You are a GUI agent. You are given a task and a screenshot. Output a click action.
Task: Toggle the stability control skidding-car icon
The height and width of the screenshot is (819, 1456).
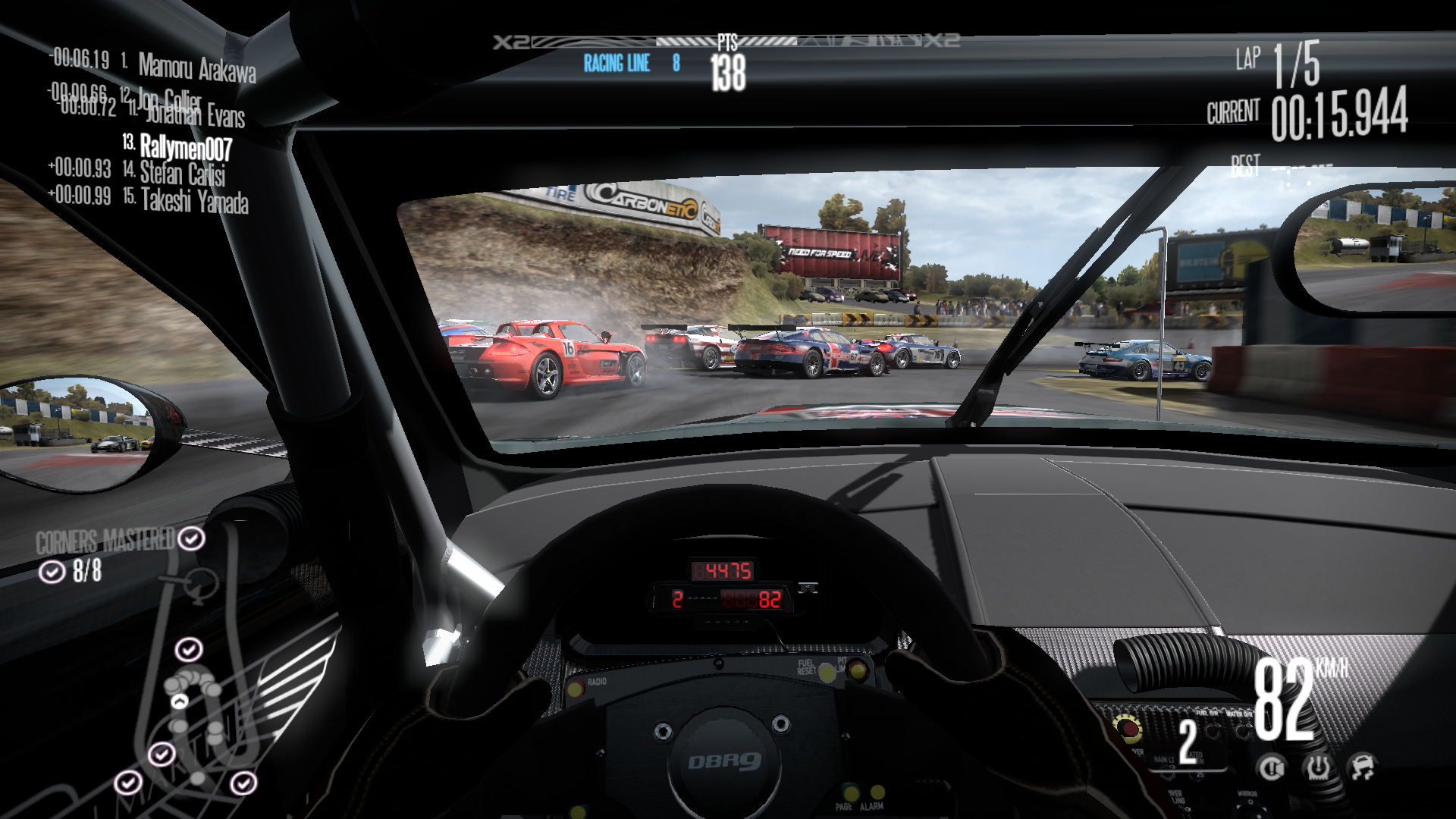pos(1363,767)
